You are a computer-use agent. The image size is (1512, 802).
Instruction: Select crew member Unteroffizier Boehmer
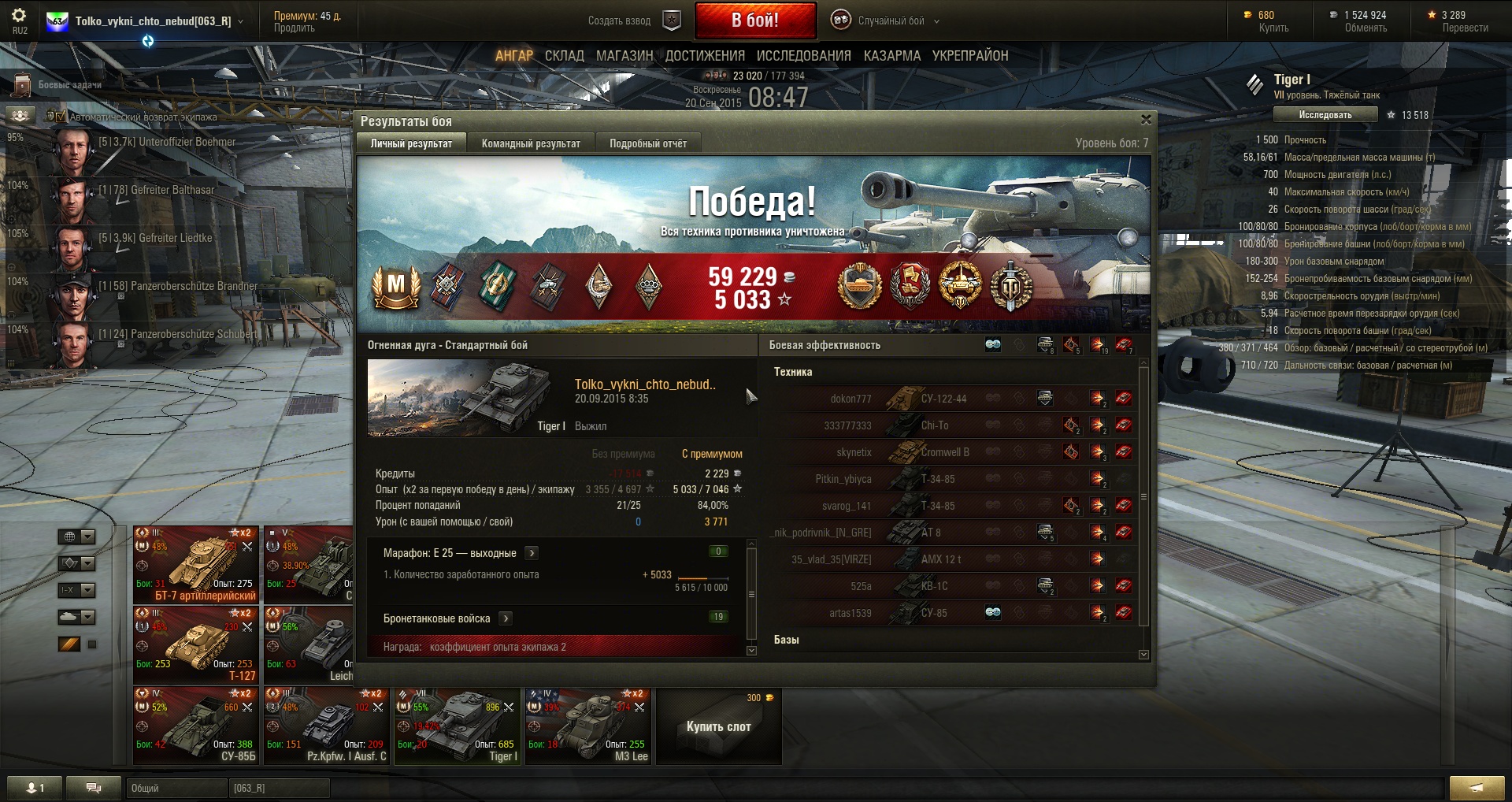tap(165, 143)
